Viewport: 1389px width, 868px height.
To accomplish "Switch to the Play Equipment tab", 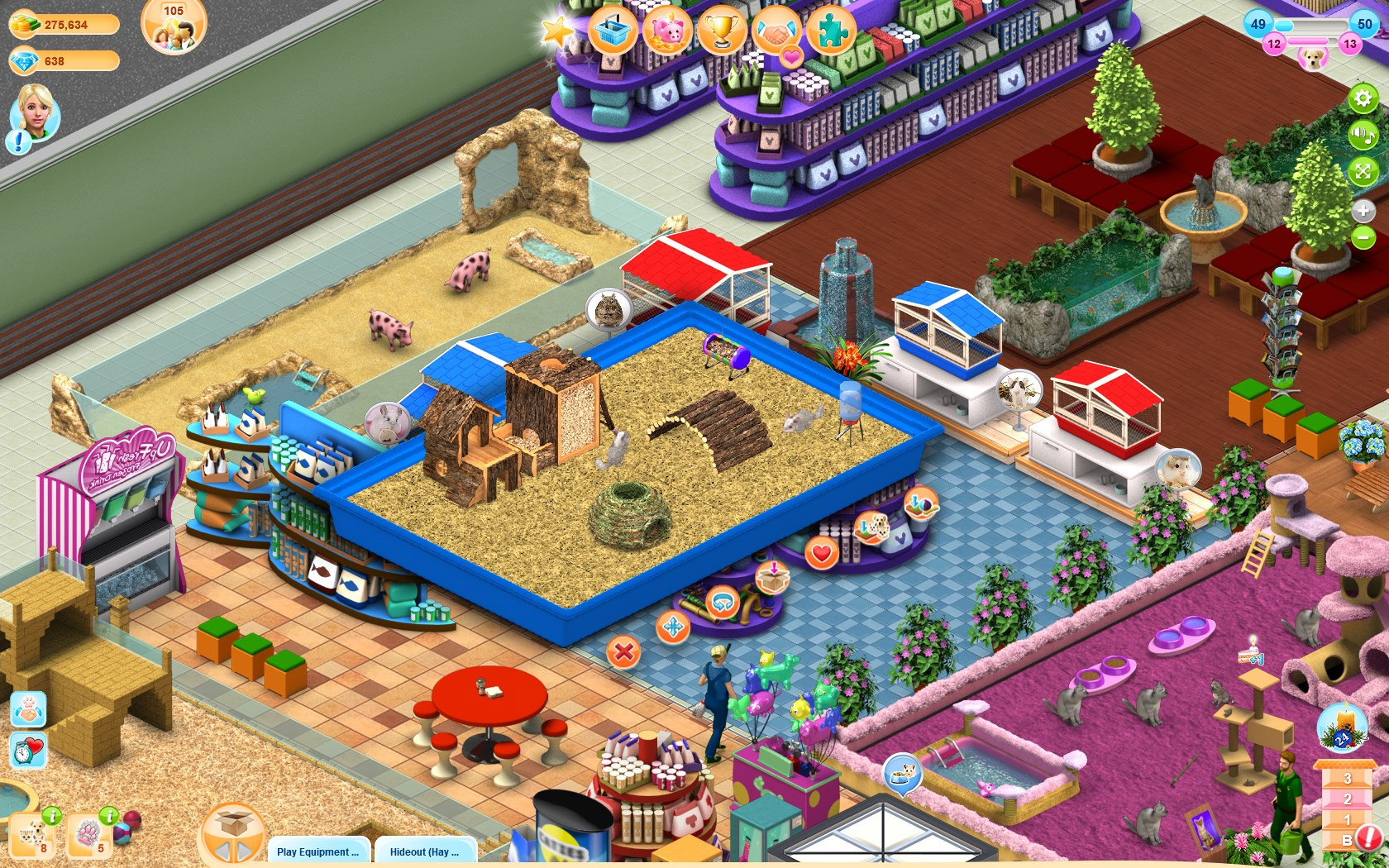I will pyautogui.click(x=316, y=851).
